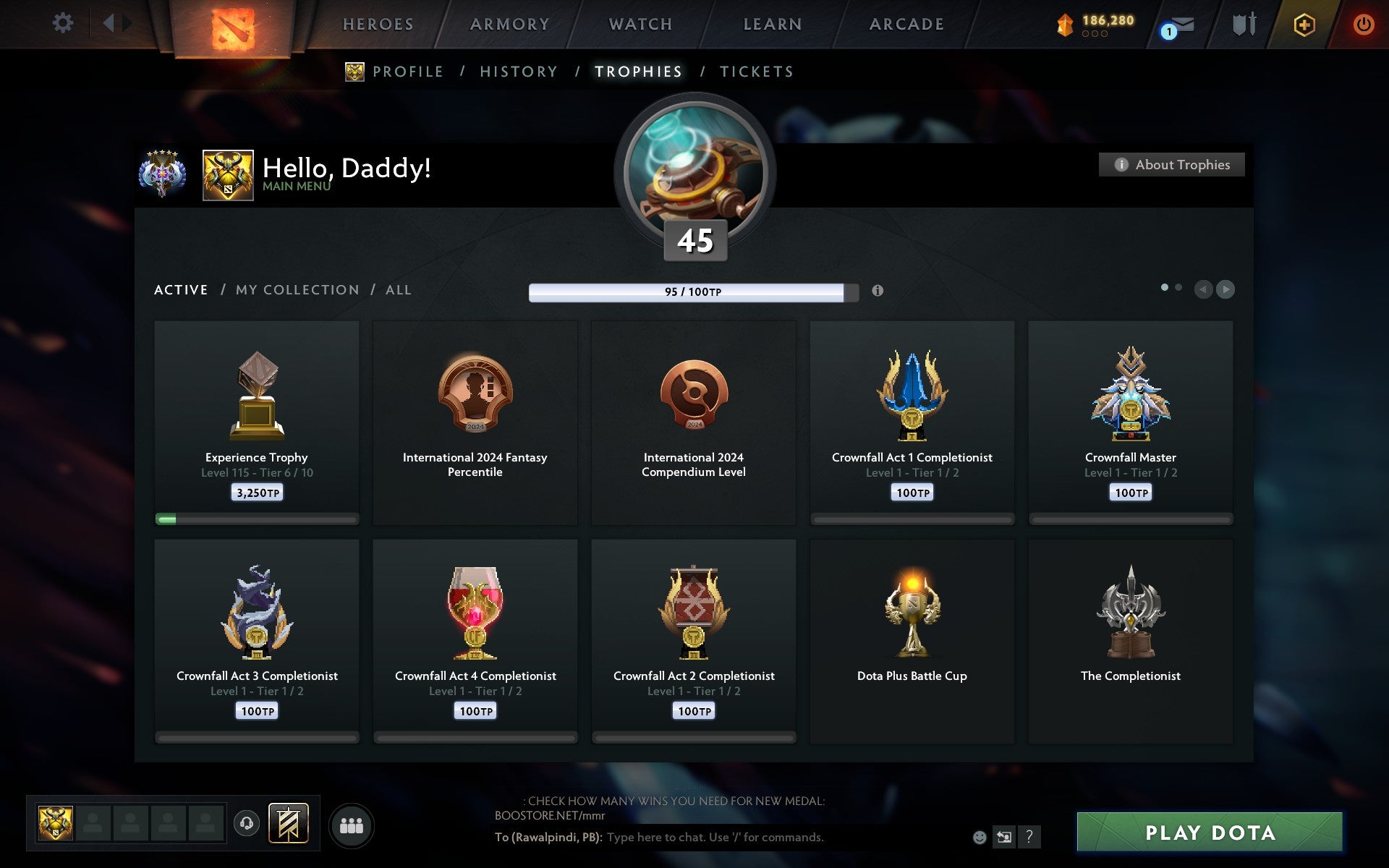The width and height of the screenshot is (1389, 868).
Task: Open the friends list icon
Action: (x=351, y=824)
